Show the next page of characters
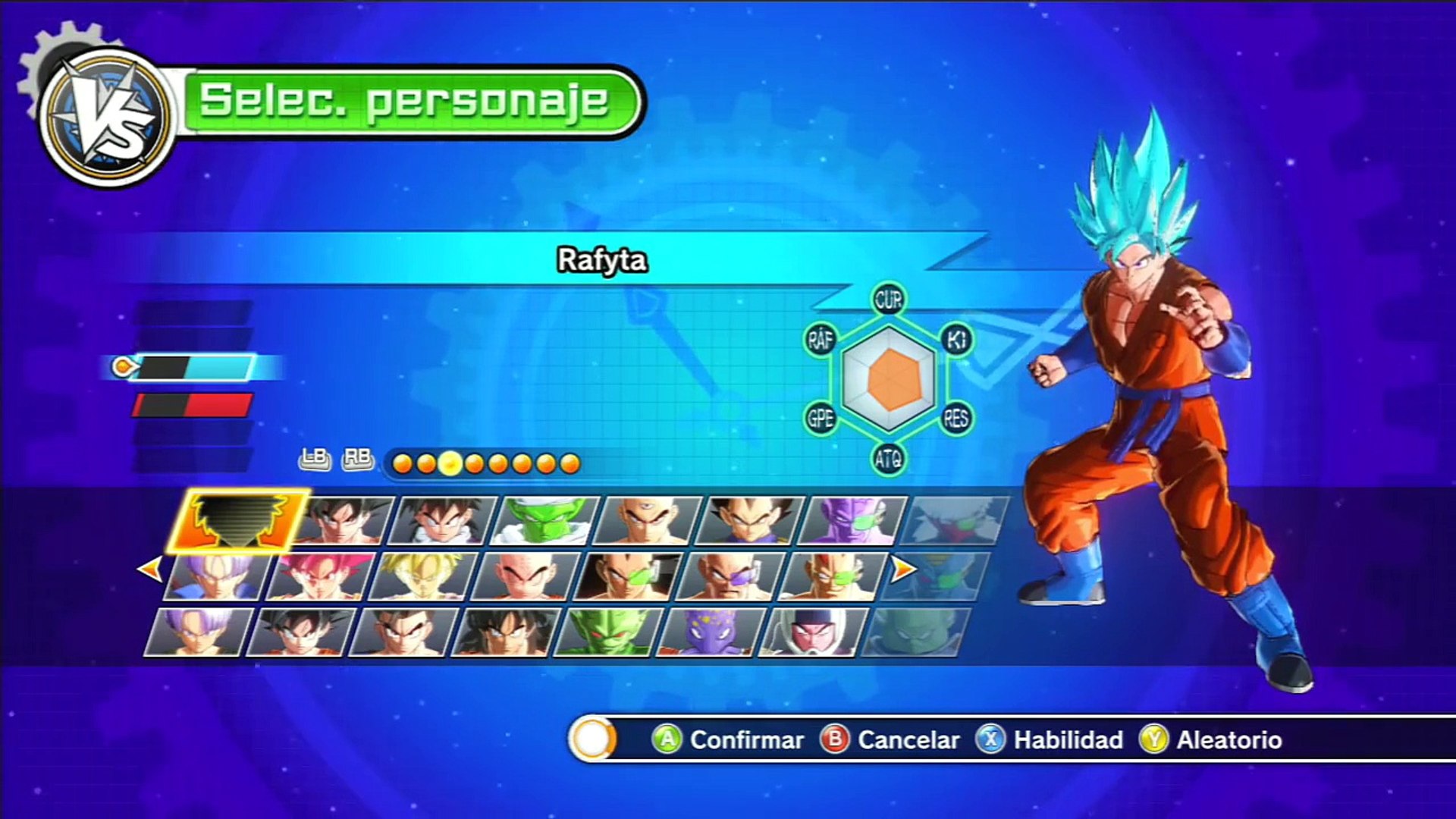1456x819 pixels. point(902,569)
